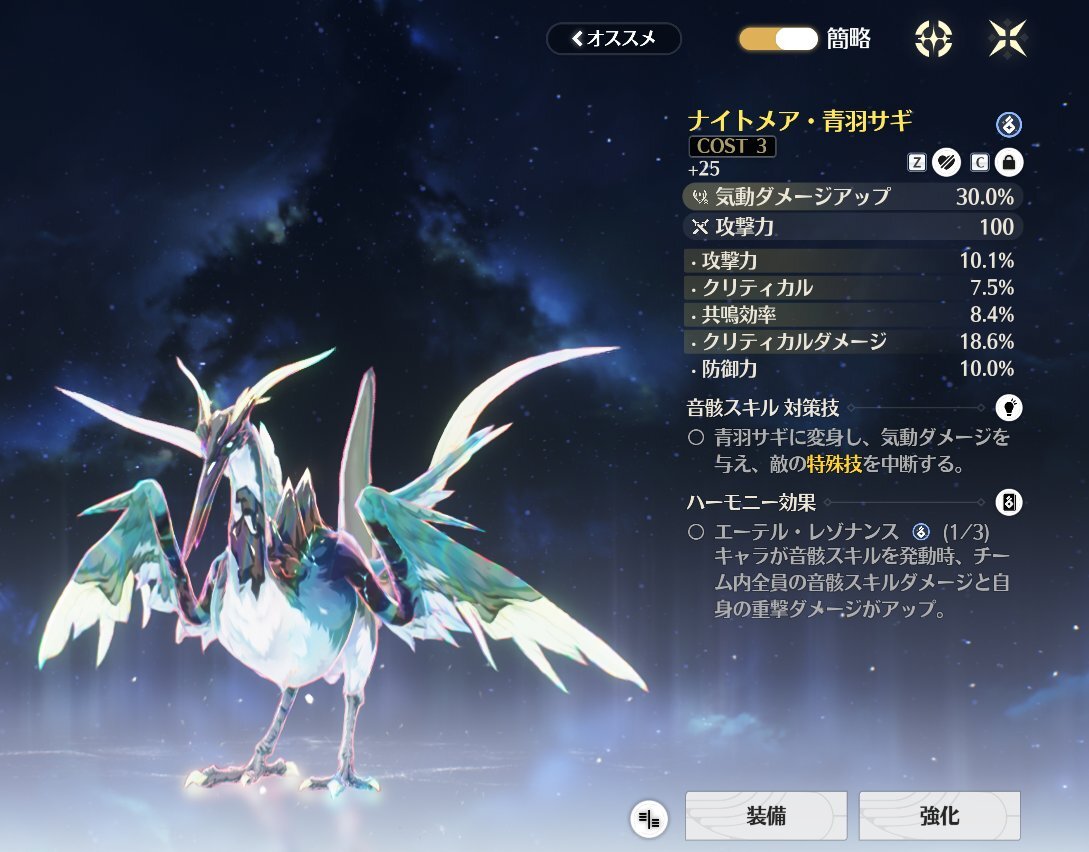Show the lightbulb hint for echo skill
The height and width of the screenshot is (852, 1089).
(1009, 408)
